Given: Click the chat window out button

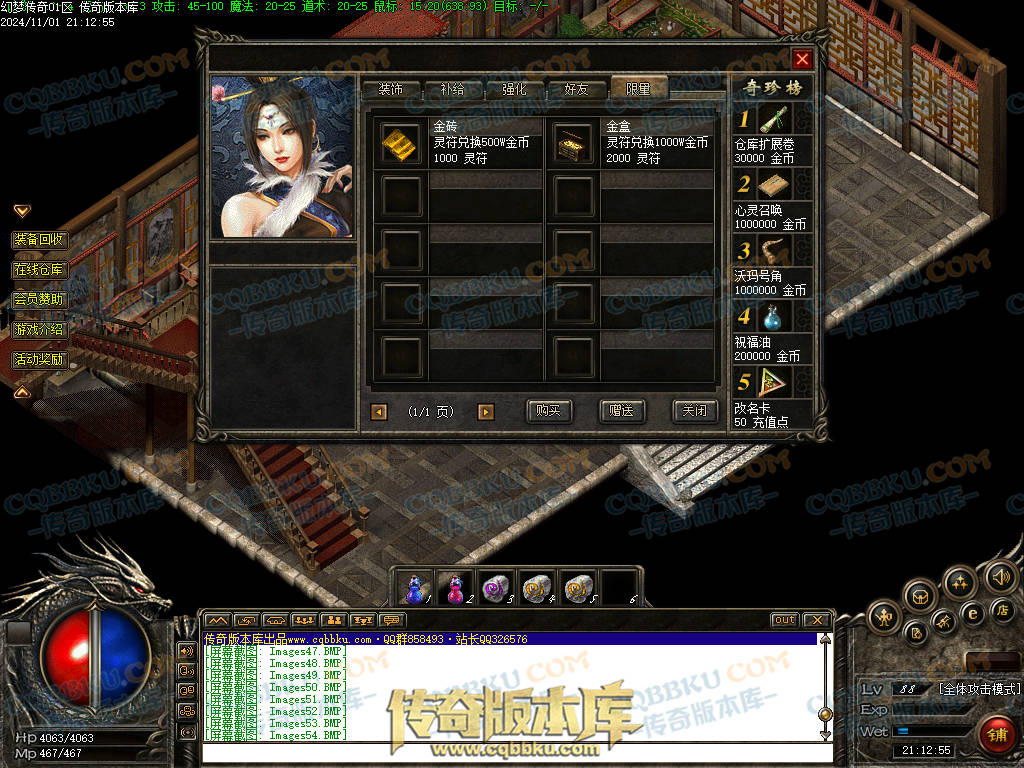Looking at the screenshot, I should 784,620.
